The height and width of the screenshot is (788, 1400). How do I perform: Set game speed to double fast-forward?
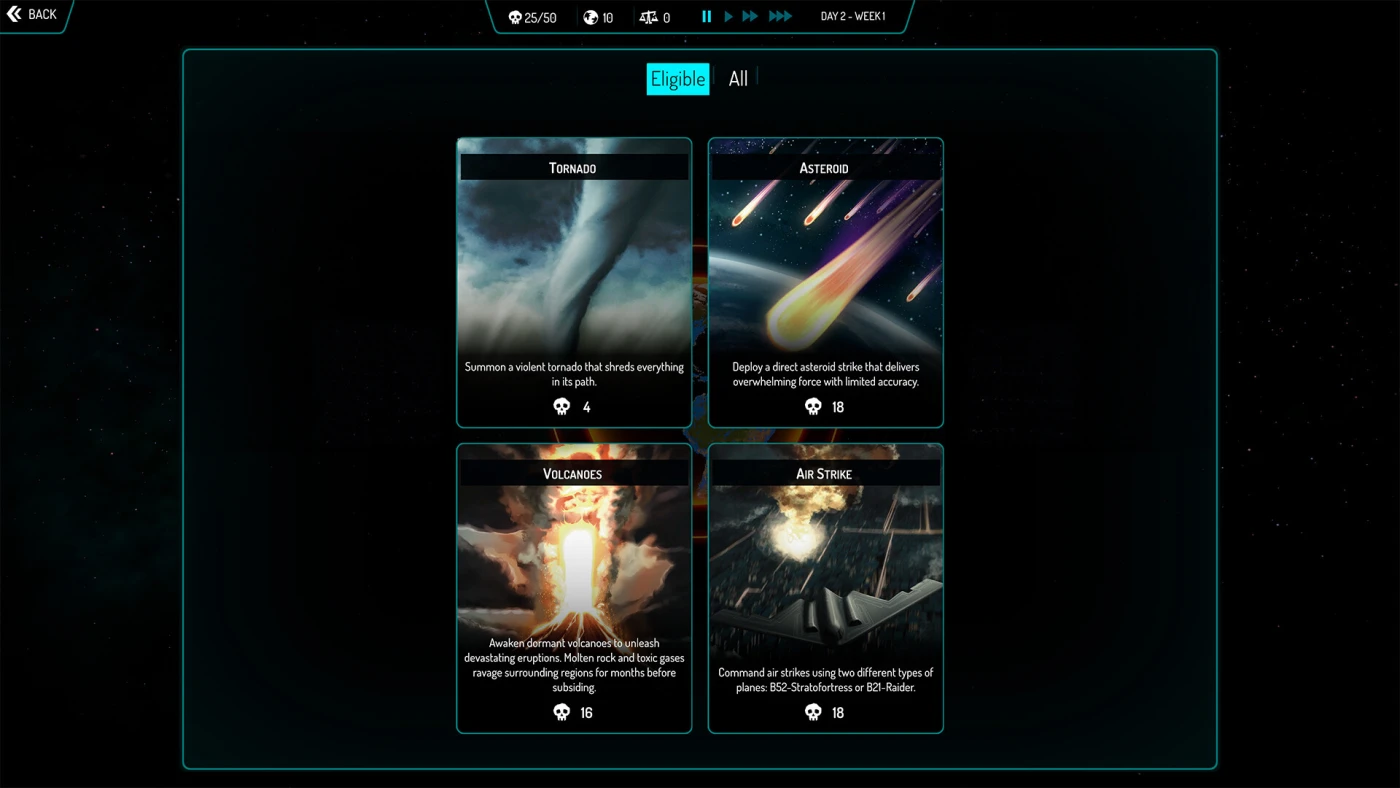click(x=750, y=17)
